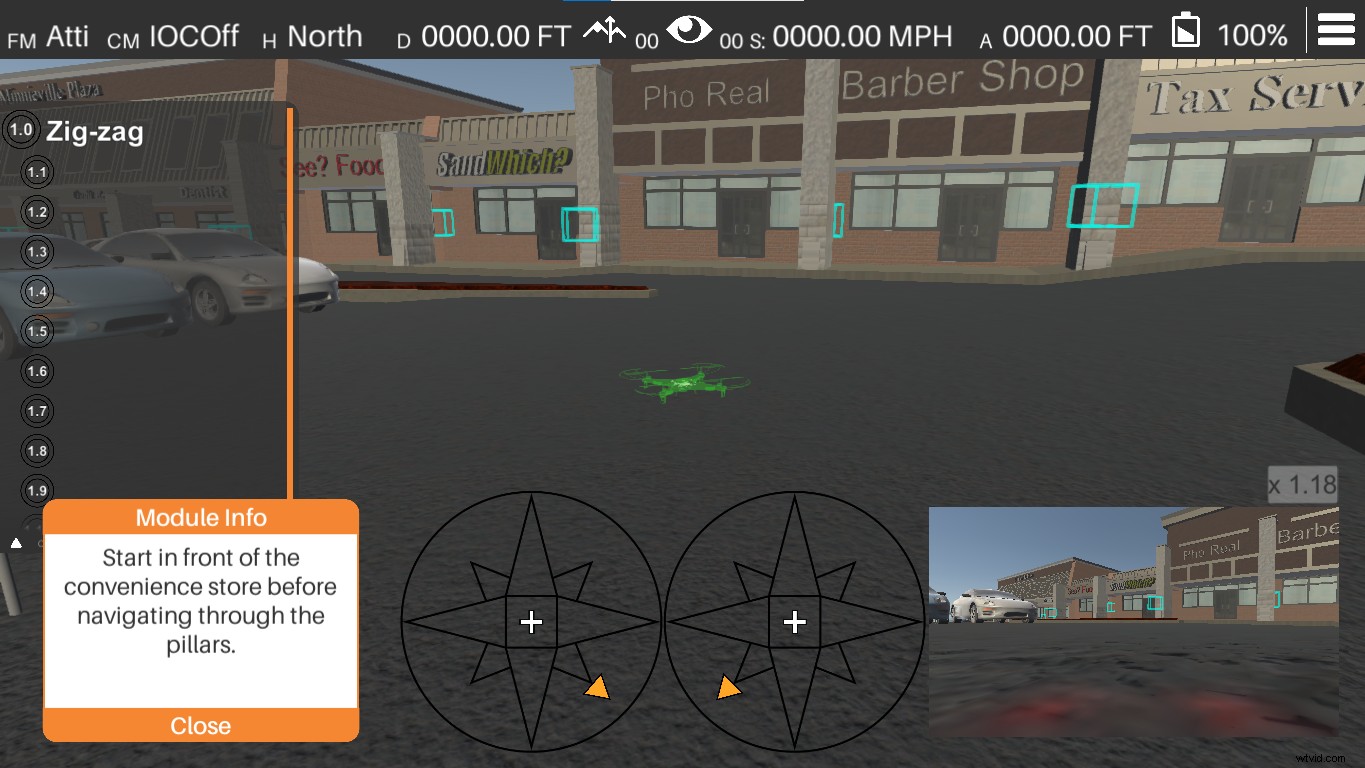Close the Module Info popup
1365x768 pixels.
point(200,726)
